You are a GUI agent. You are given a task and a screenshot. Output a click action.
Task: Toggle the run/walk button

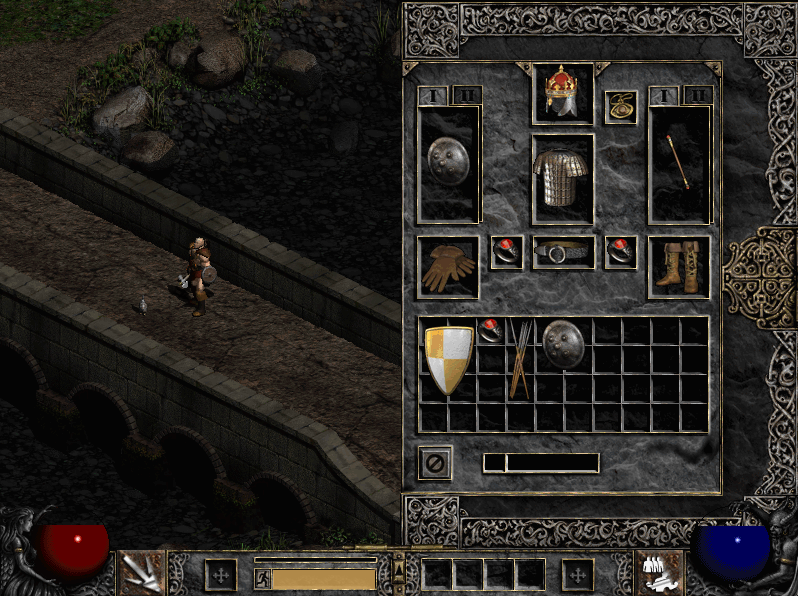(x=262, y=578)
